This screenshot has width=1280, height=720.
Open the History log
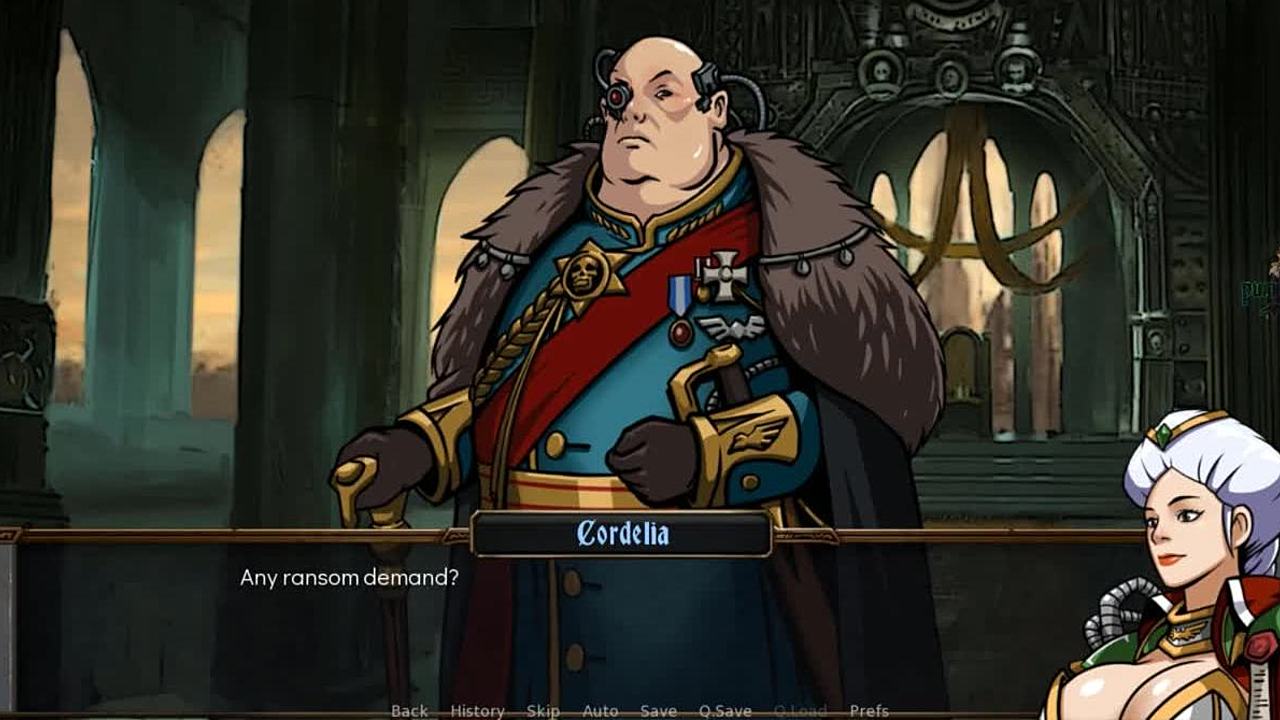click(477, 711)
